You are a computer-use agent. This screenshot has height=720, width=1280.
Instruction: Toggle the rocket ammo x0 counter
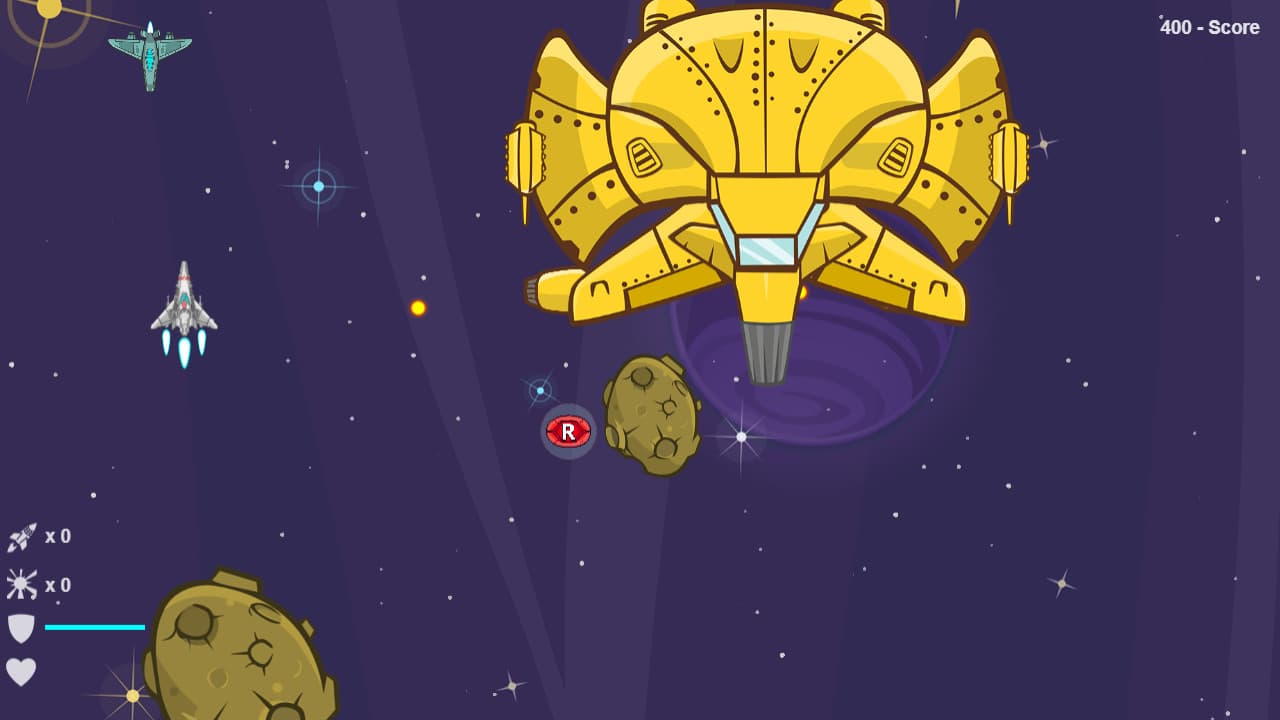tap(60, 536)
